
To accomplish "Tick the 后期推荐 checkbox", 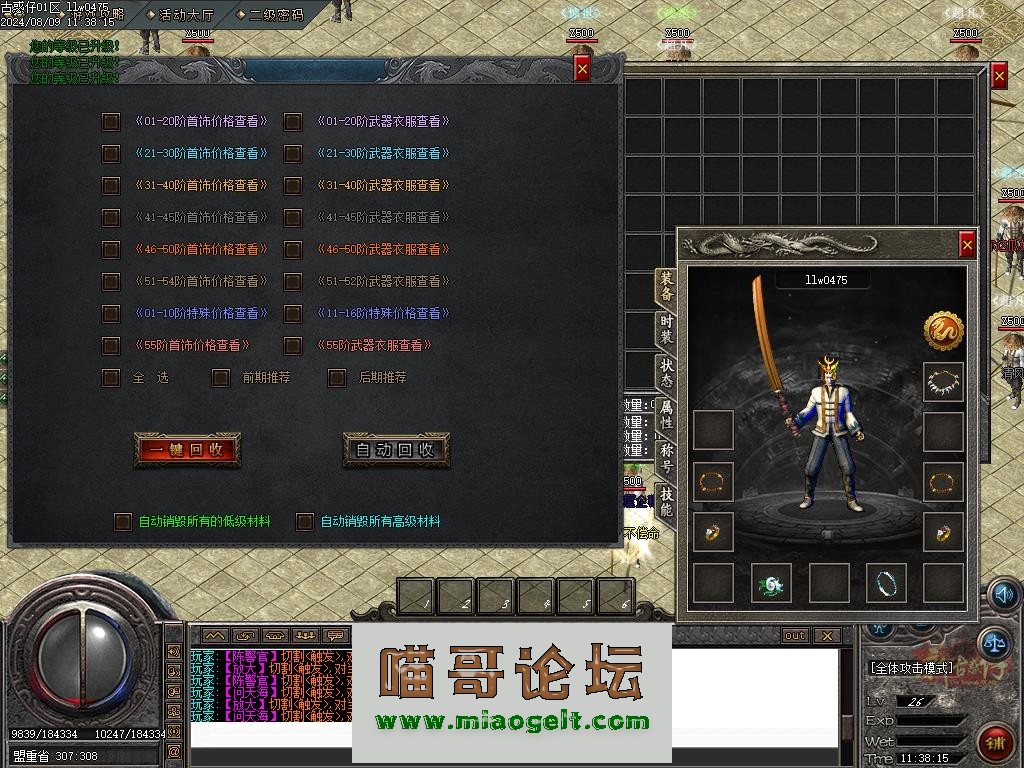I will [338, 378].
